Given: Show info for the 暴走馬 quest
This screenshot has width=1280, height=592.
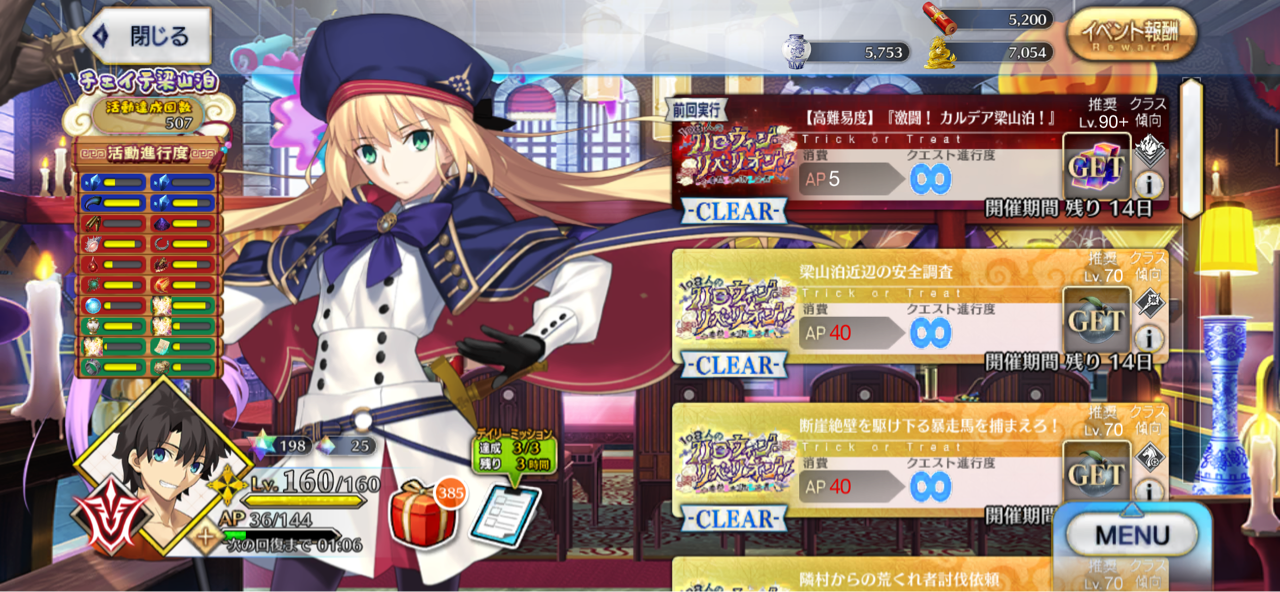Looking at the screenshot, I should click(x=1150, y=490).
